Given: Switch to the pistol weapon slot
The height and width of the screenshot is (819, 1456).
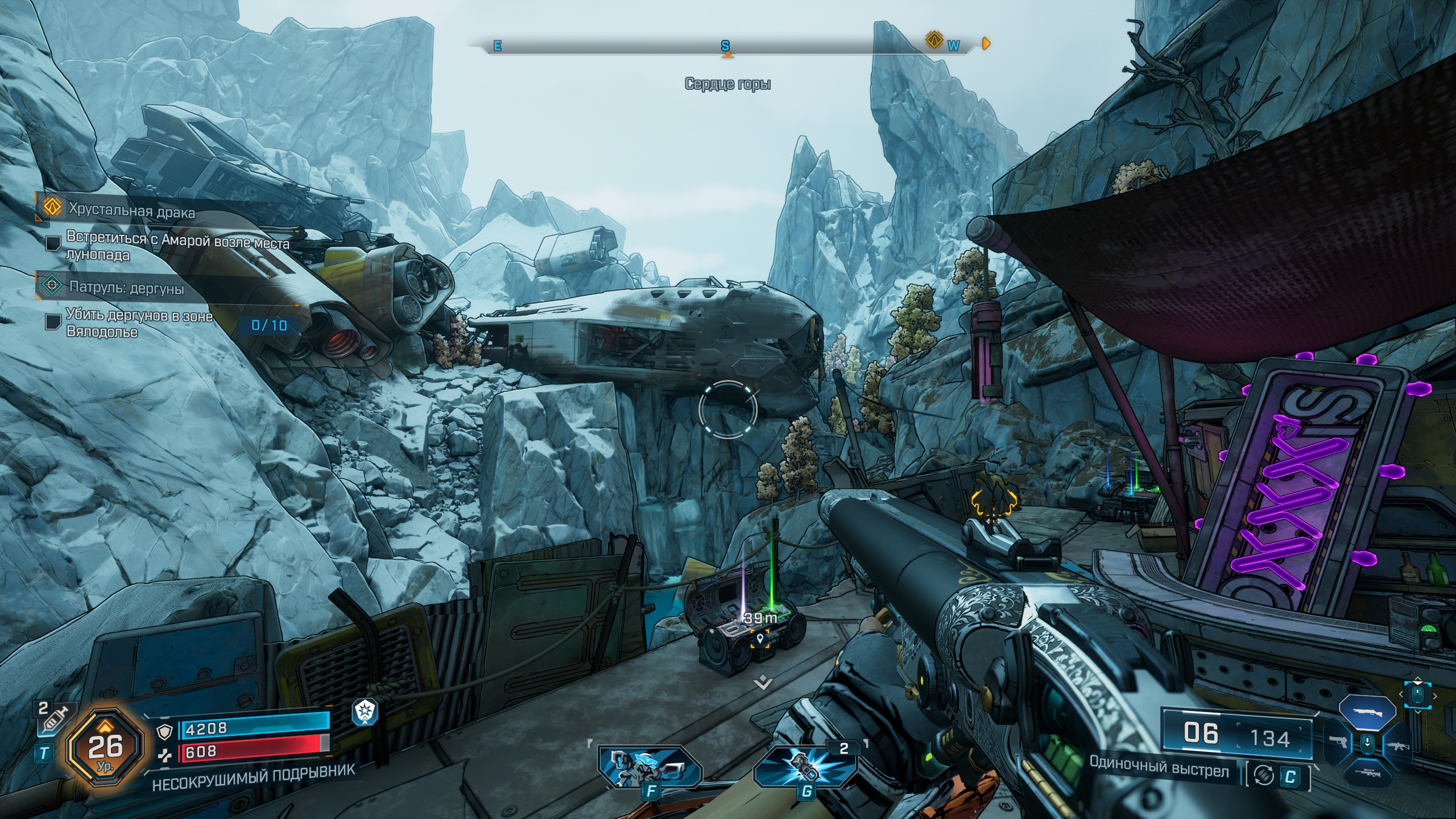Looking at the screenshot, I should (x=1338, y=742).
